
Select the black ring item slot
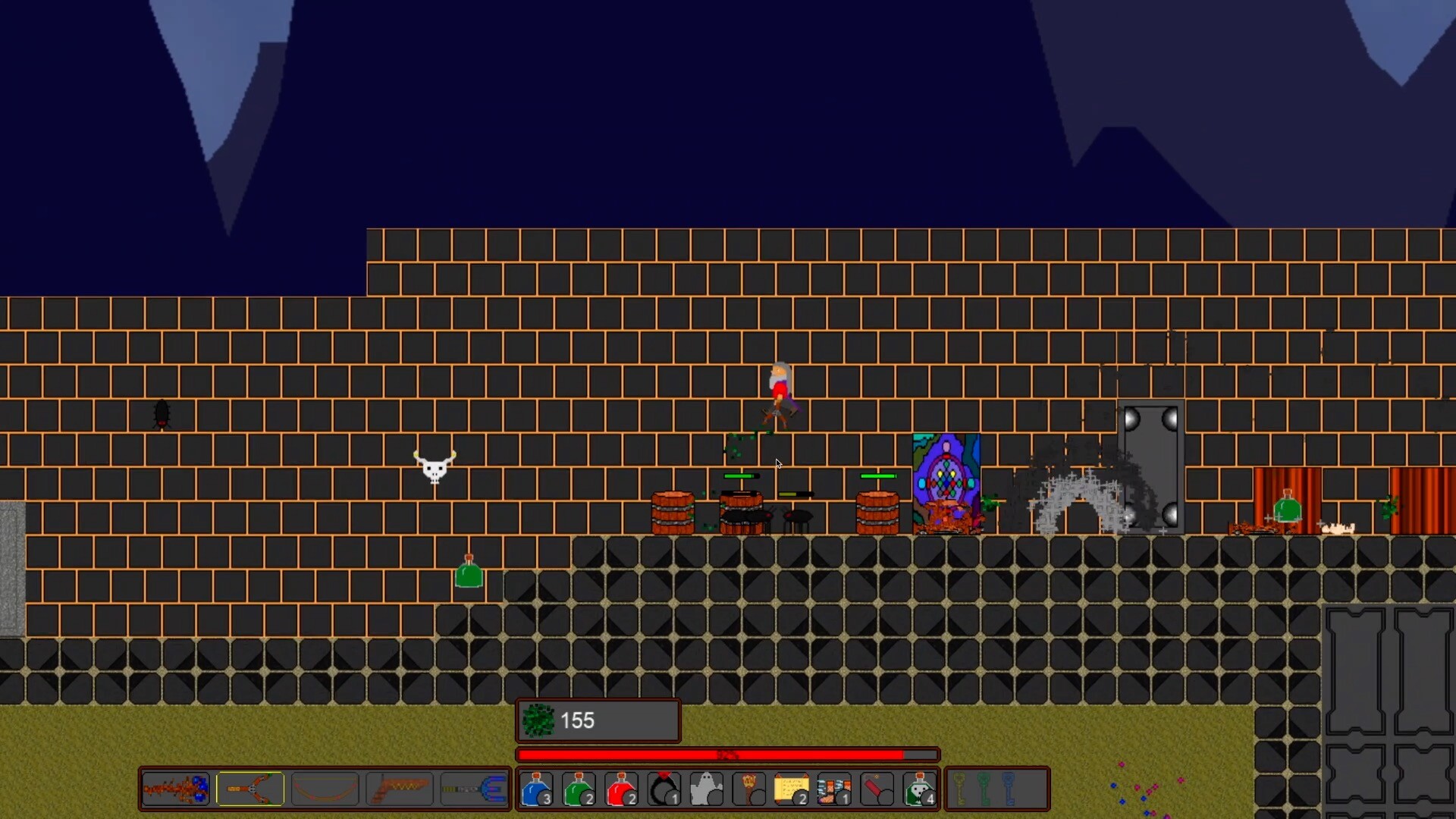pyautogui.click(x=664, y=789)
